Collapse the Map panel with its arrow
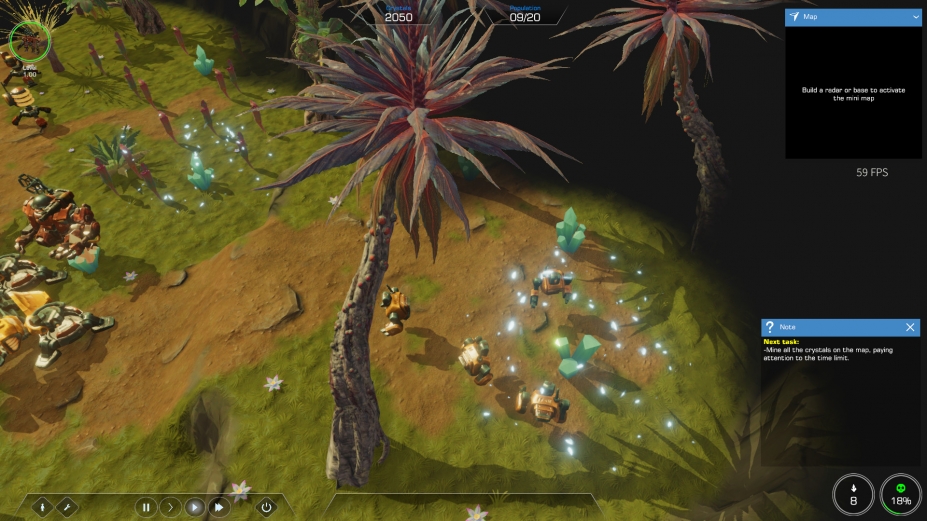The height and width of the screenshot is (521, 927). tap(916, 17)
